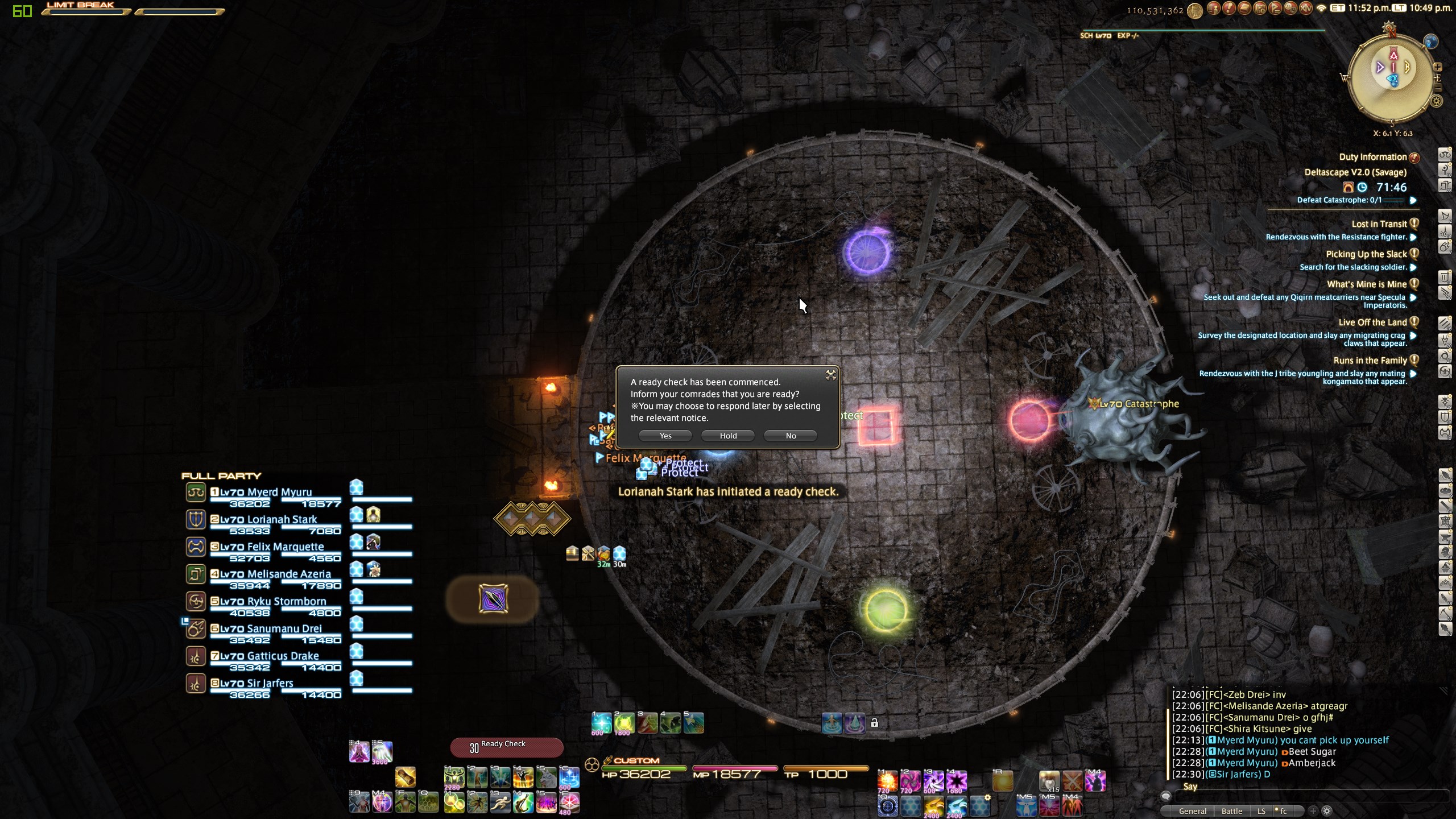Click the chat input field
1456x819 pixels.
pyautogui.click(x=1308, y=797)
